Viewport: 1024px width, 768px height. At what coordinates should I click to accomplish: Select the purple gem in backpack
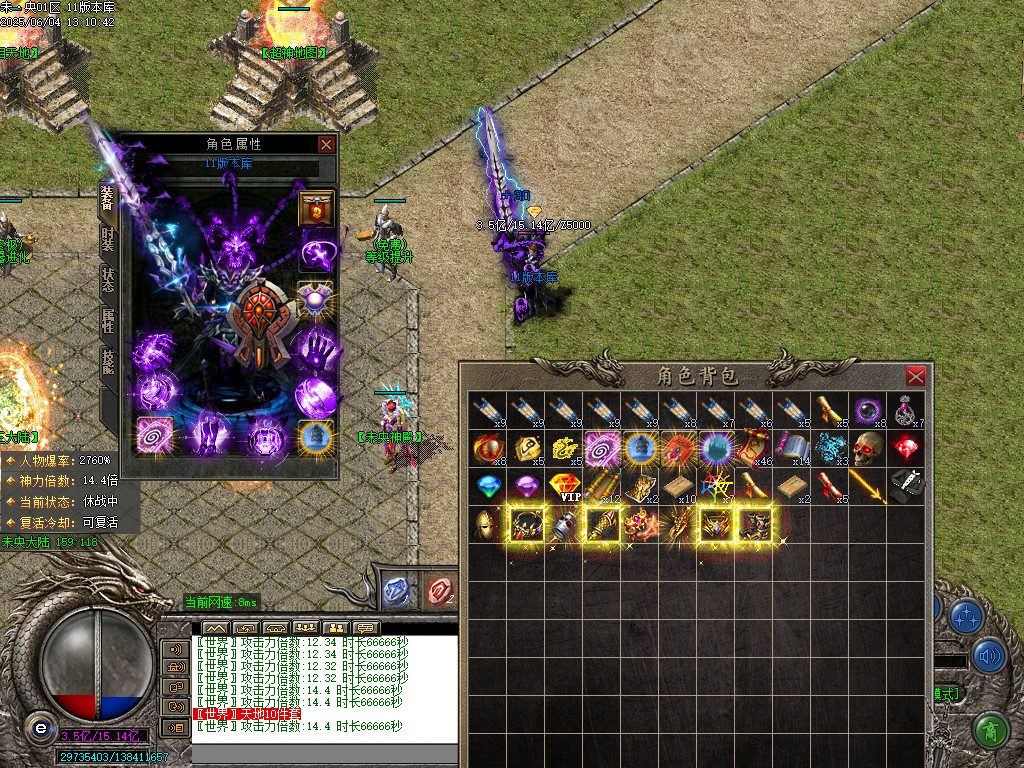click(527, 486)
